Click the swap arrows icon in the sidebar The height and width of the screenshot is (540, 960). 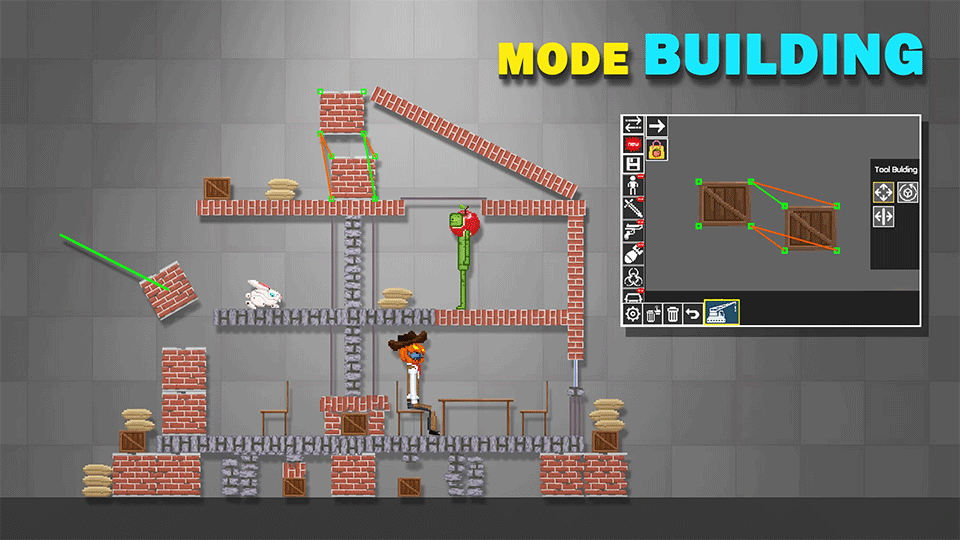[x=632, y=126]
